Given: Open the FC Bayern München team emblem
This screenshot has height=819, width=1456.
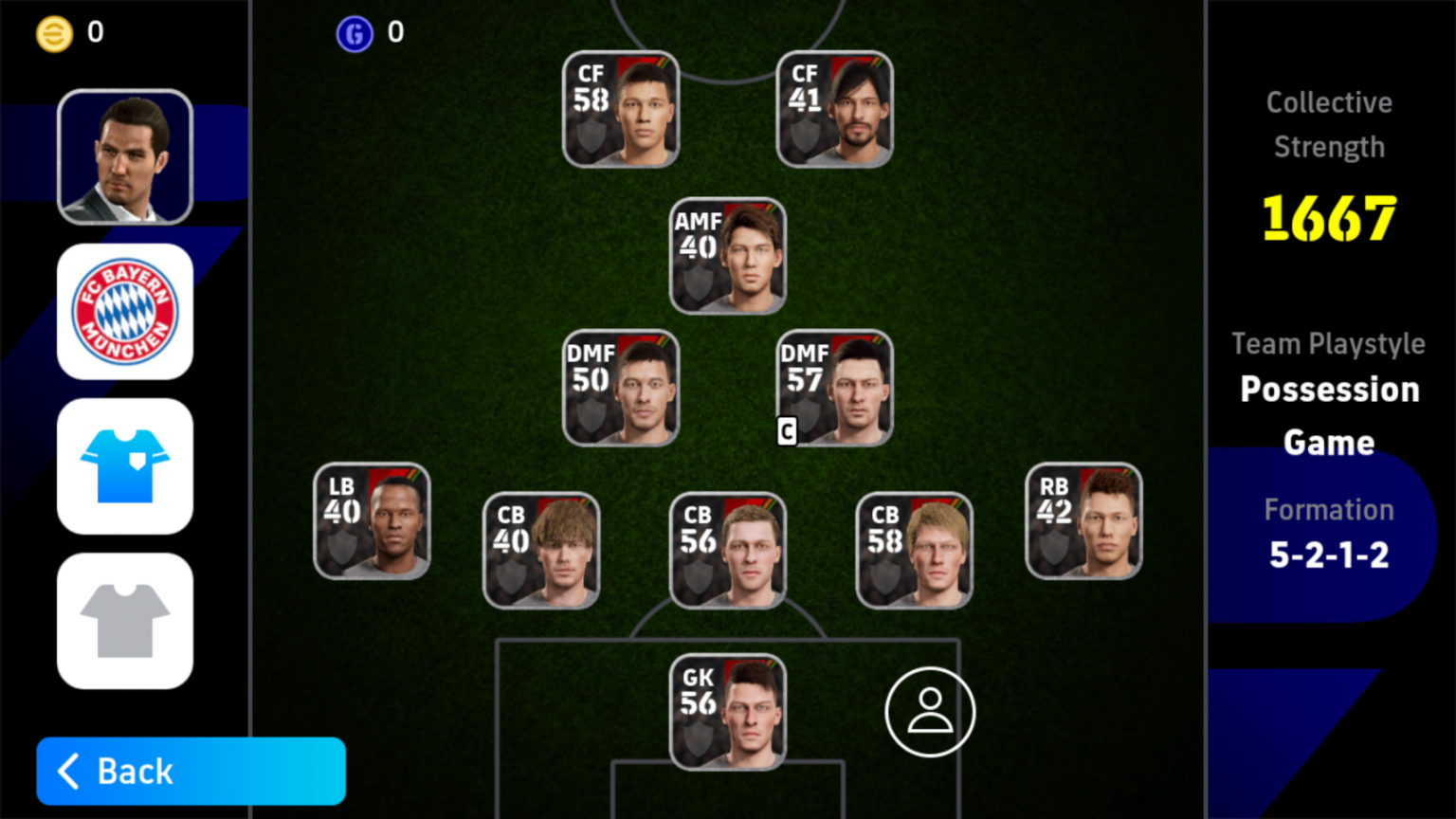Looking at the screenshot, I should [x=124, y=311].
